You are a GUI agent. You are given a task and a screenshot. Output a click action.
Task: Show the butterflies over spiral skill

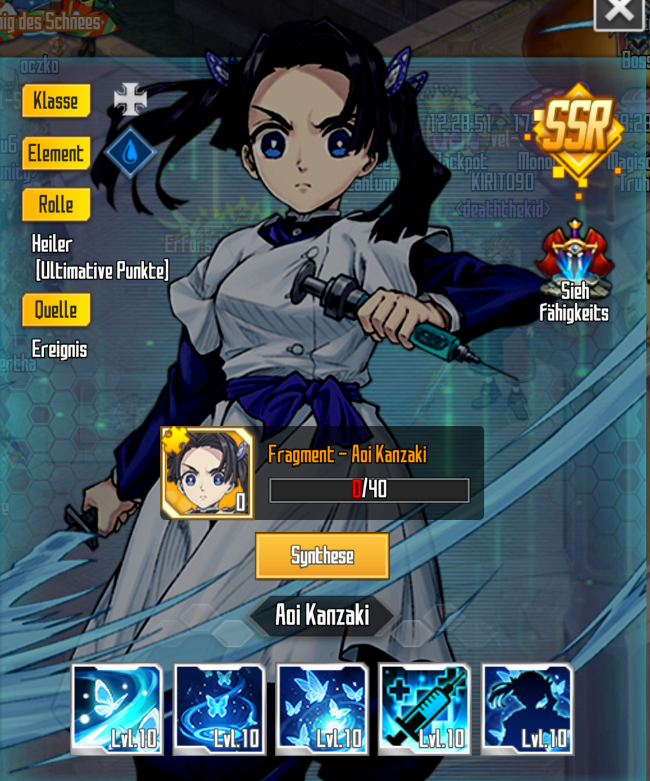(x=219, y=708)
